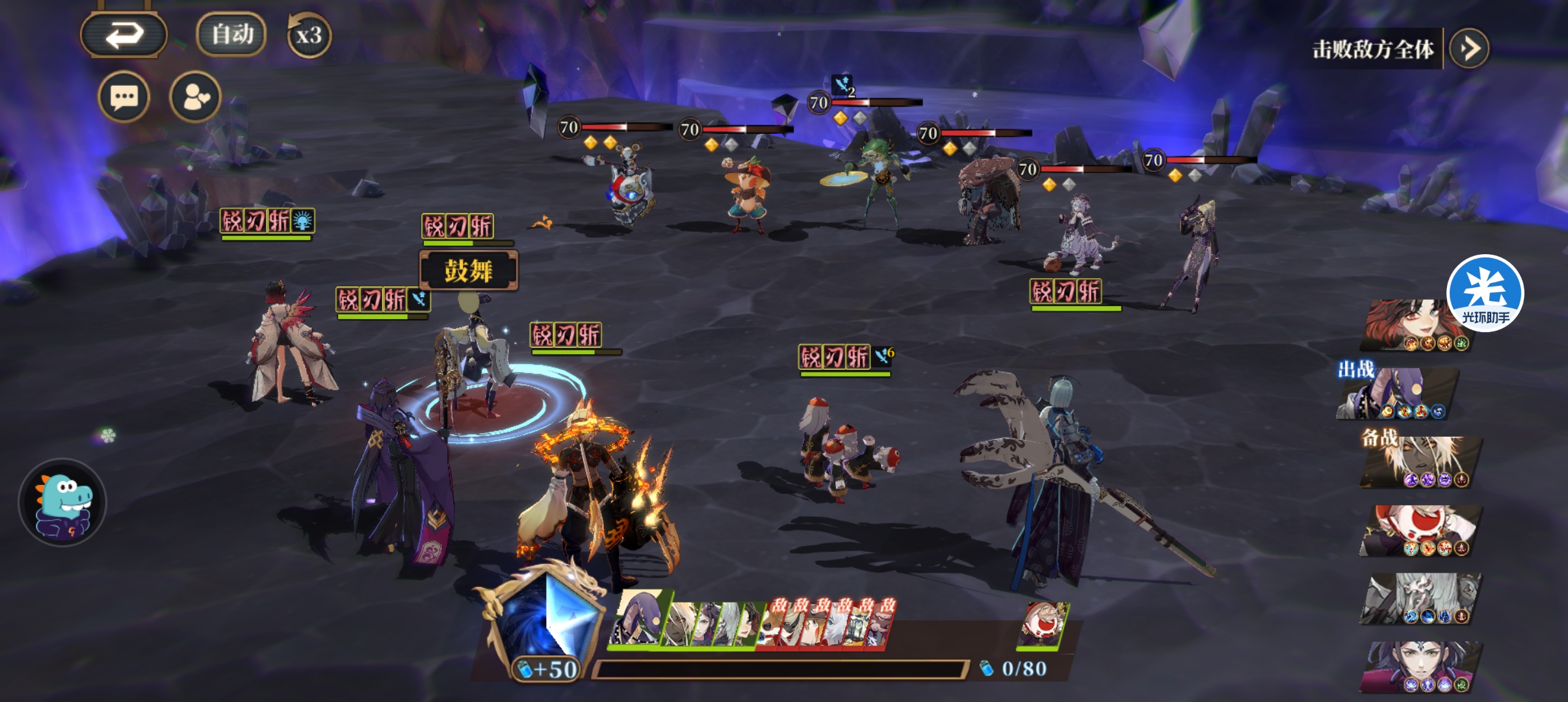
Task: Open the friends heart icon
Action: tap(195, 98)
